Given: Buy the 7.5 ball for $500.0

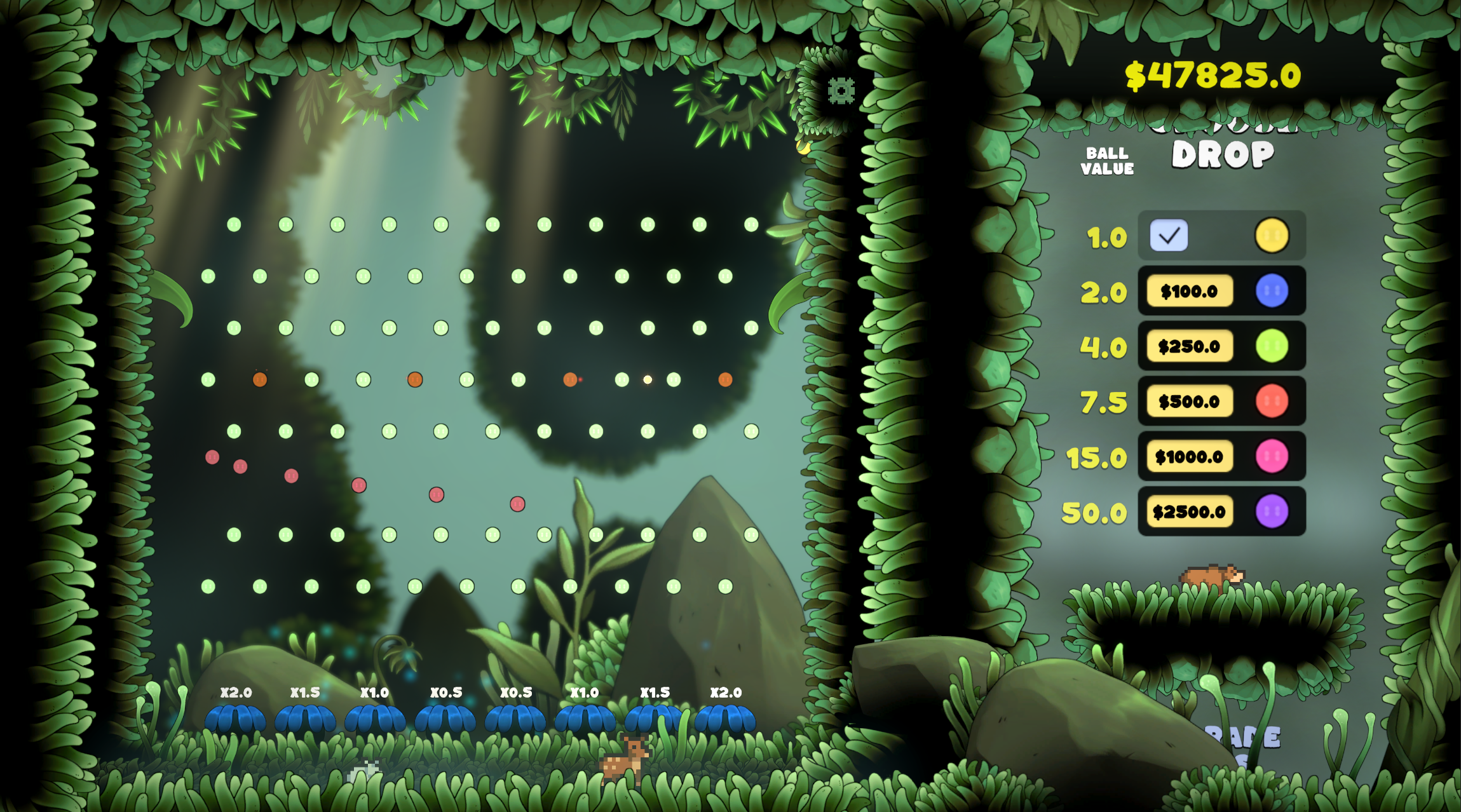Looking at the screenshot, I should pos(1189,402).
